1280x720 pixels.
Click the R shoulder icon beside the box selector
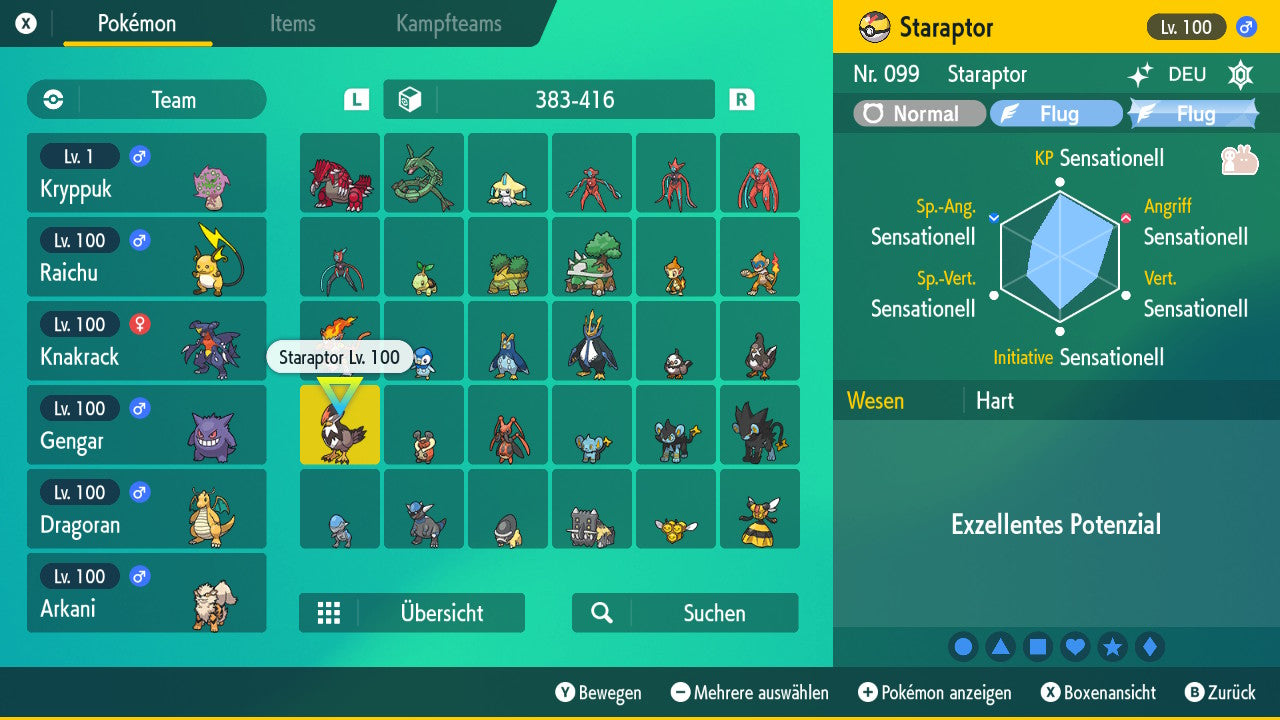pyautogui.click(x=738, y=99)
